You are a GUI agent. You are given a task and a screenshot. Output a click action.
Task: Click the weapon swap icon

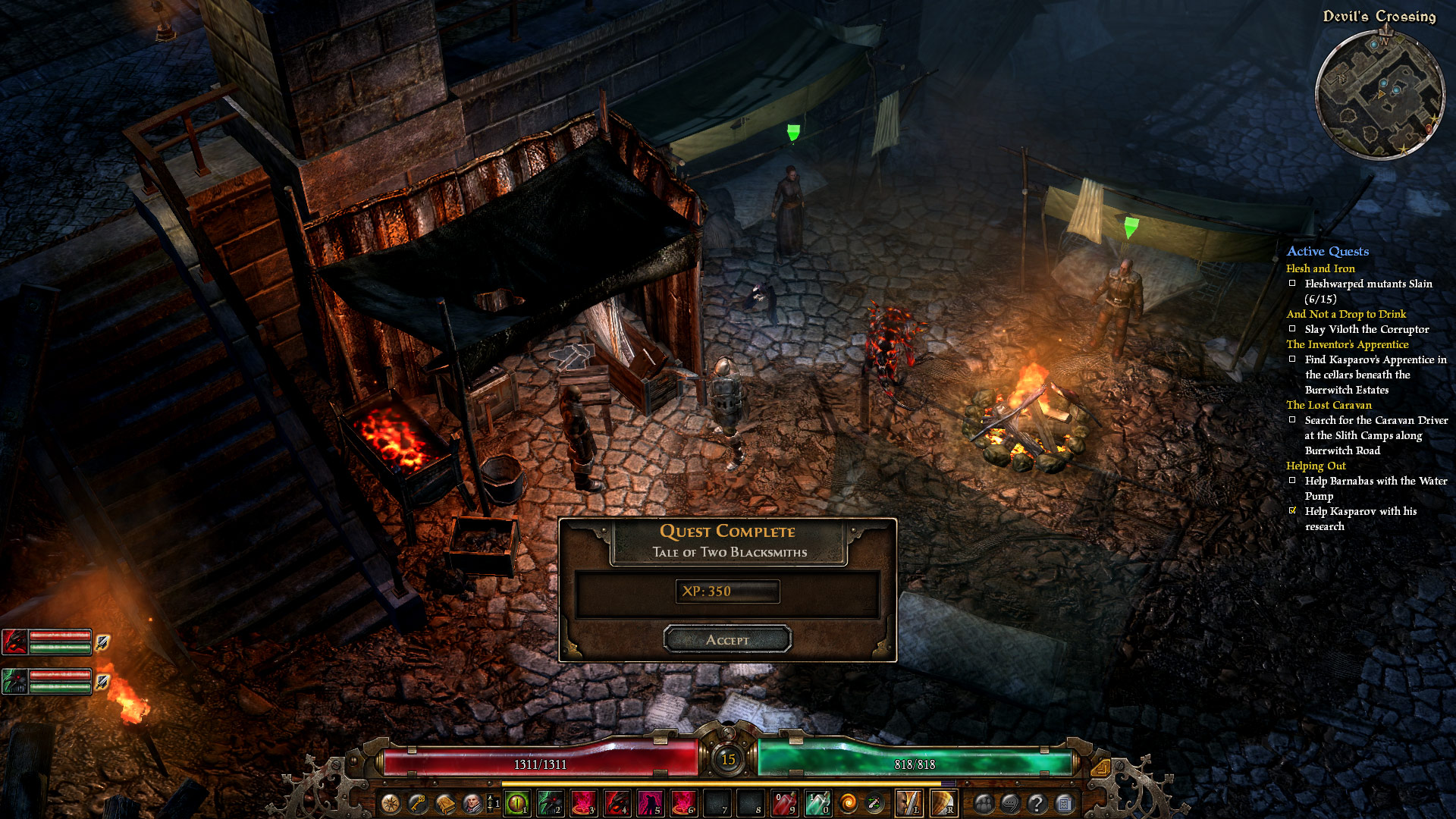click(874, 803)
